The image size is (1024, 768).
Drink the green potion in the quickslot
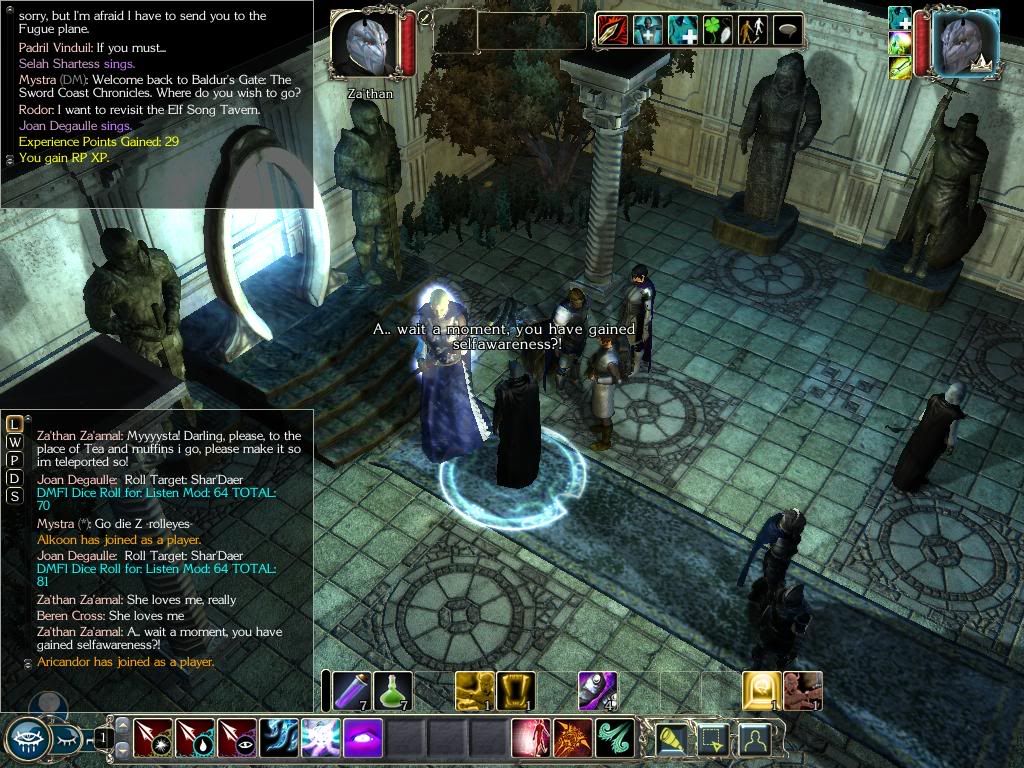[x=392, y=690]
